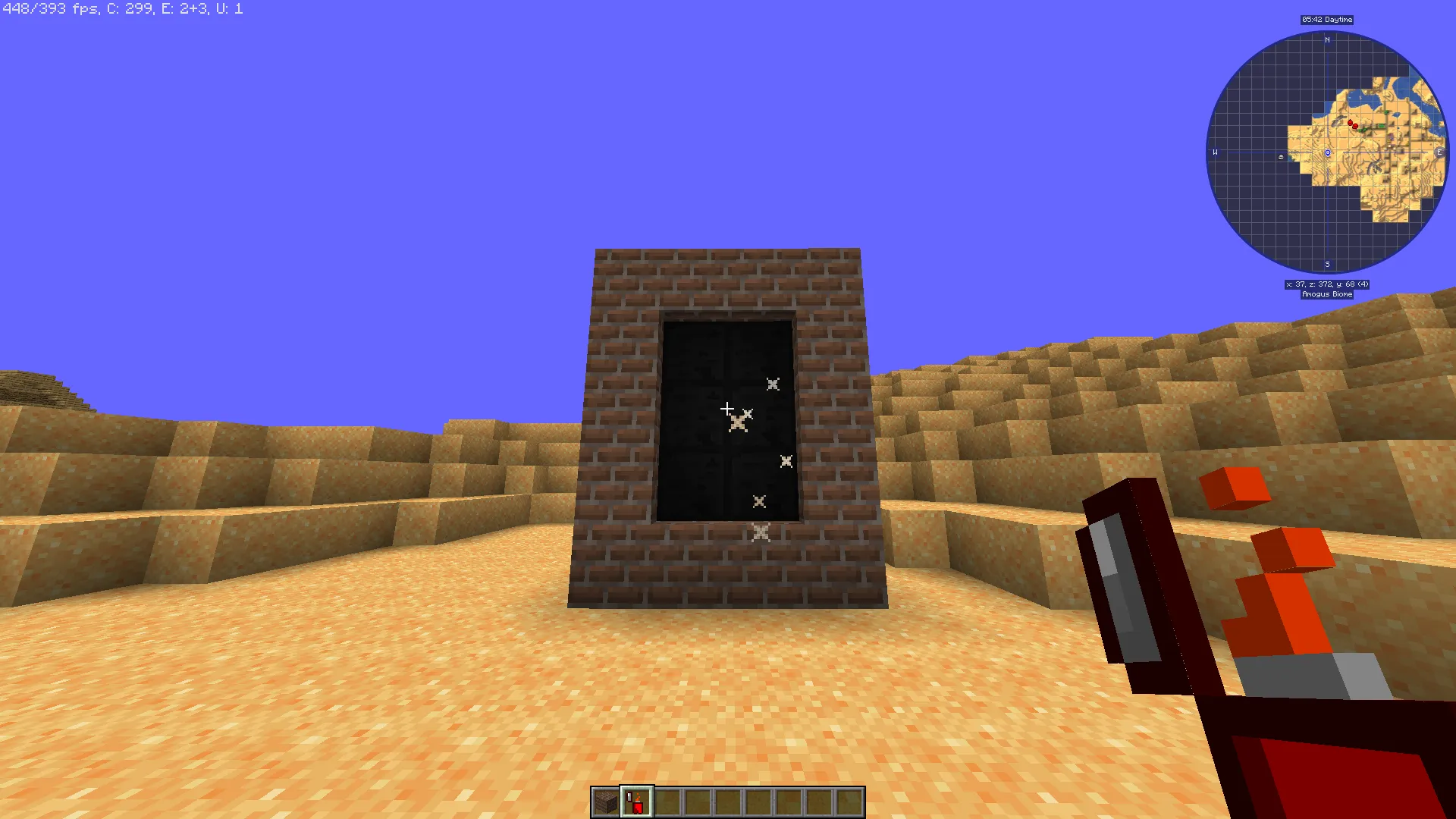
Task: Click the N compass marker above the minimap
Action: click(1327, 39)
